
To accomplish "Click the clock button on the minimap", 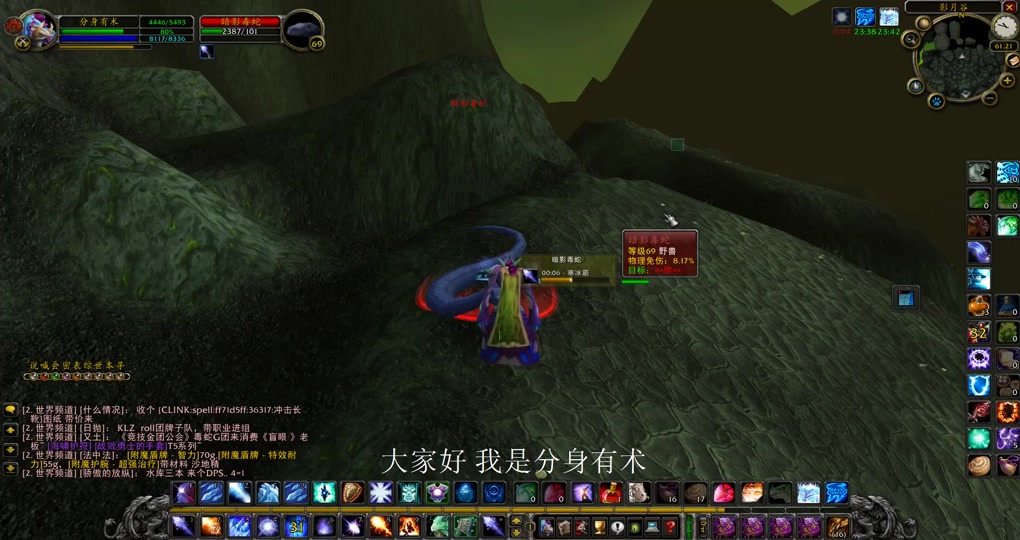I will click(x=1004, y=27).
